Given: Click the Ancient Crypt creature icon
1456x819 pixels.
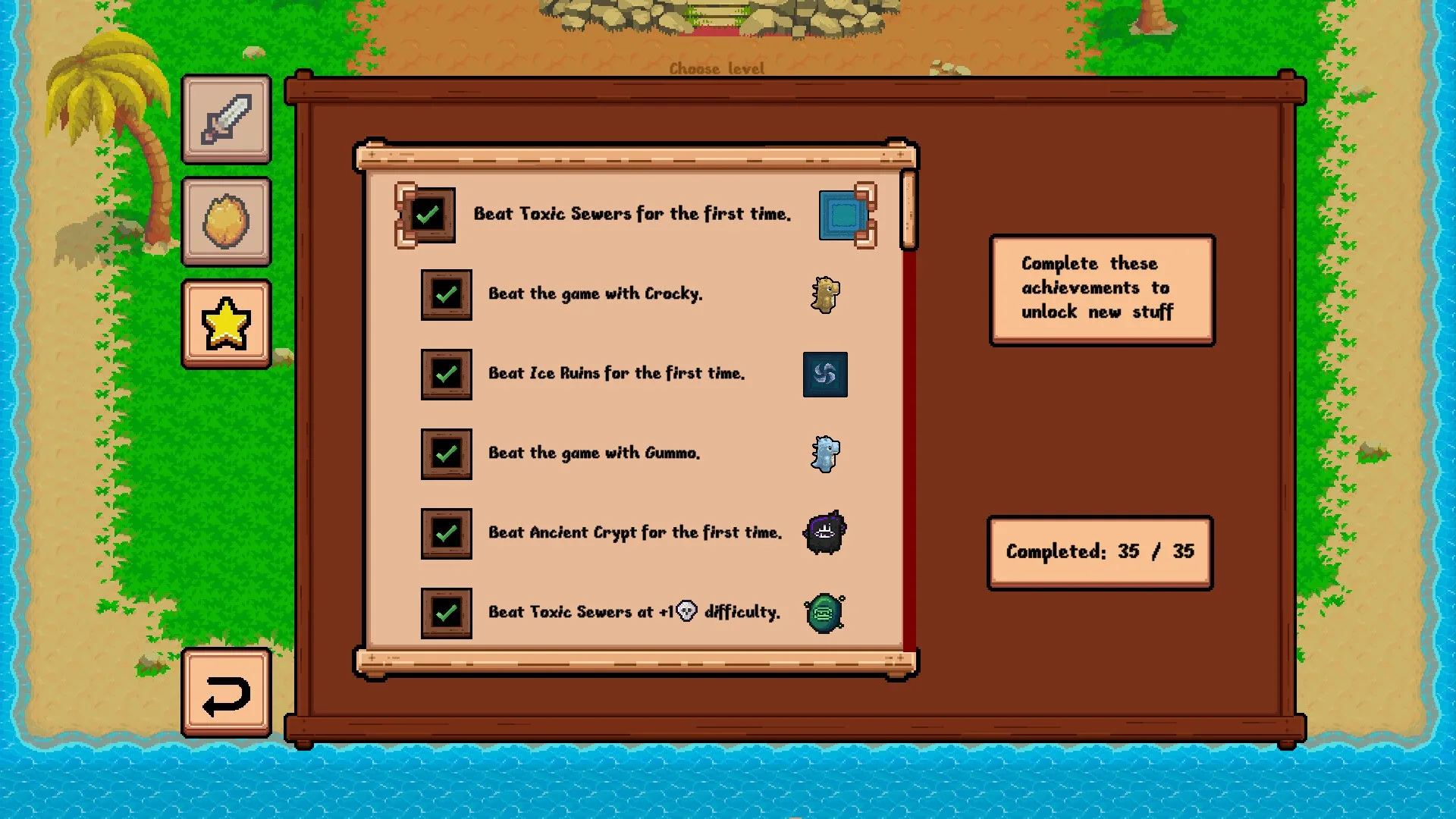Looking at the screenshot, I should click(x=825, y=533).
